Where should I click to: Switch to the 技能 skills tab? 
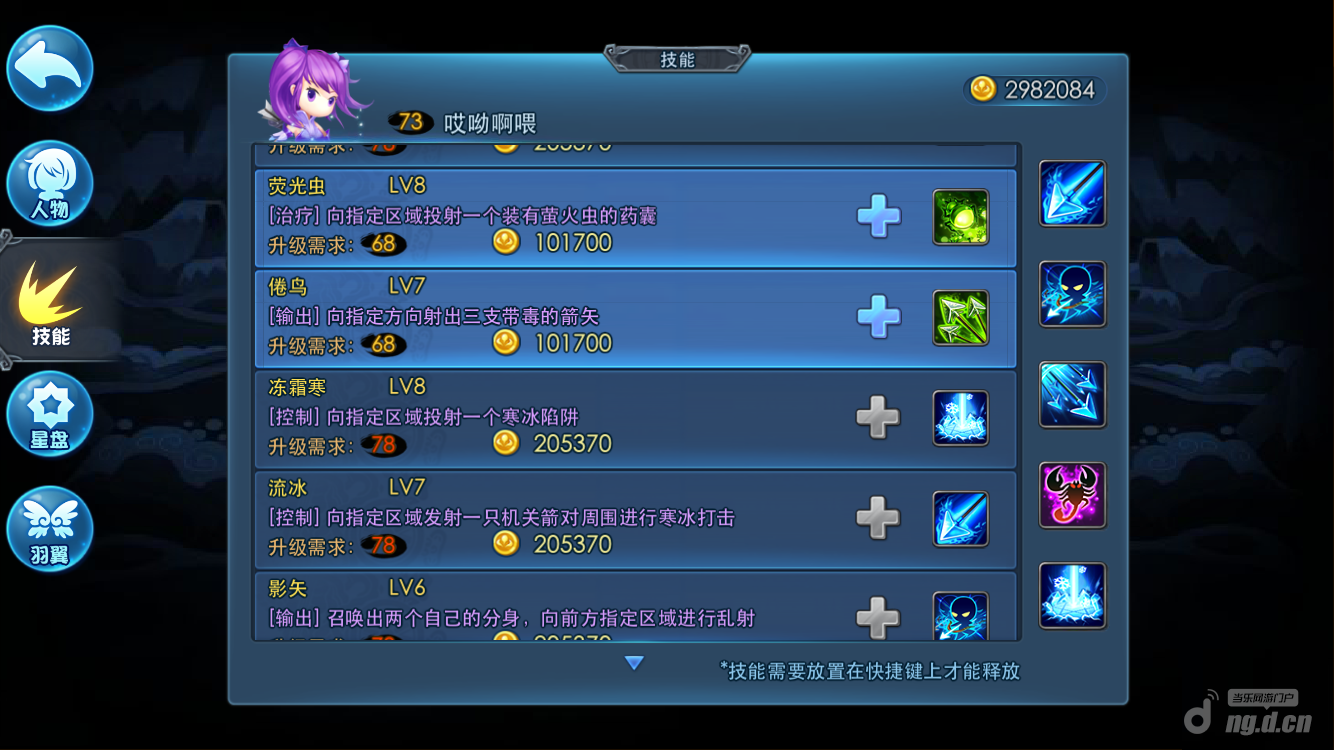coord(50,305)
